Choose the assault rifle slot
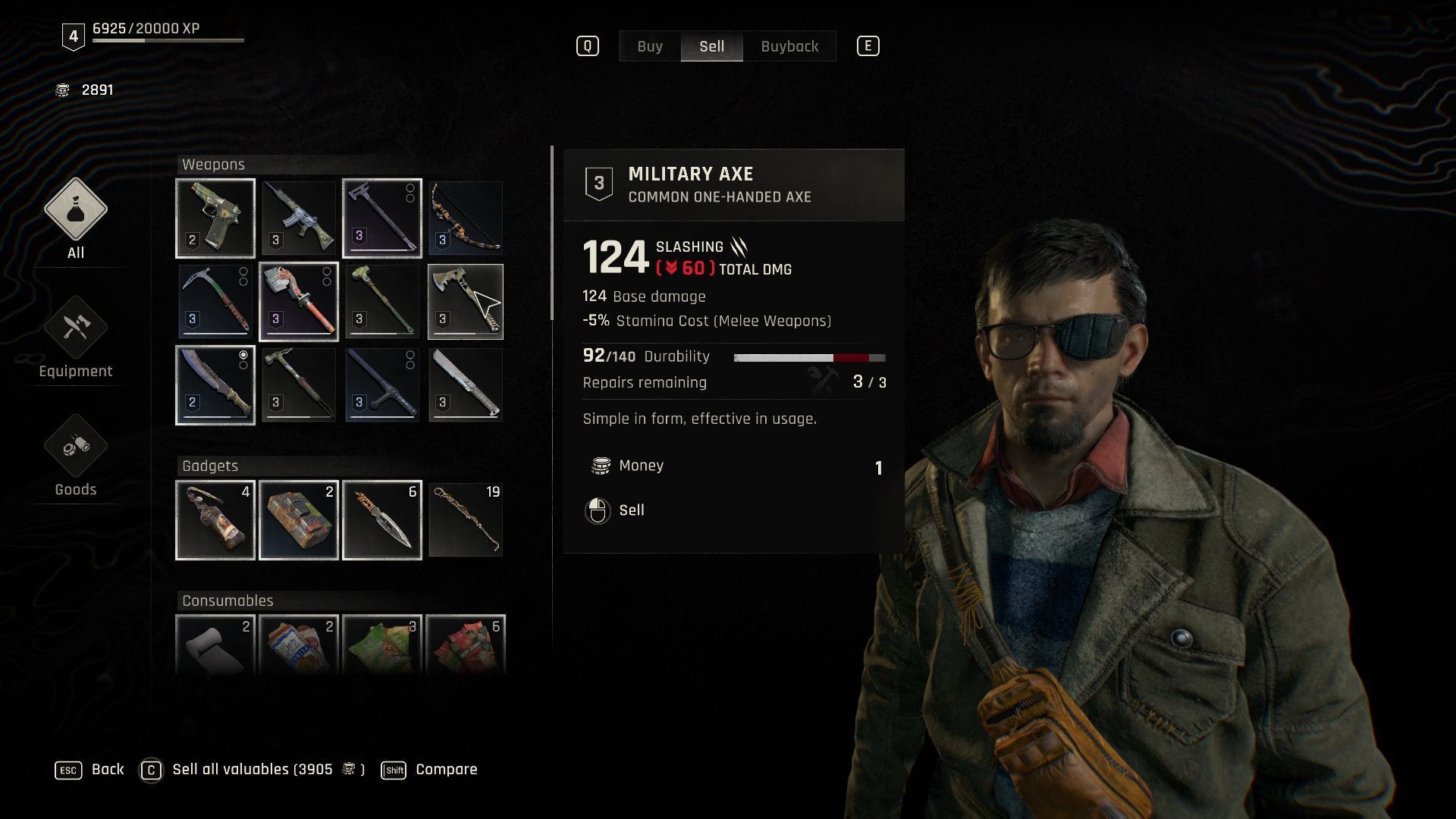Viewport: 1456px width, 819px height. (x=299, y=218)
